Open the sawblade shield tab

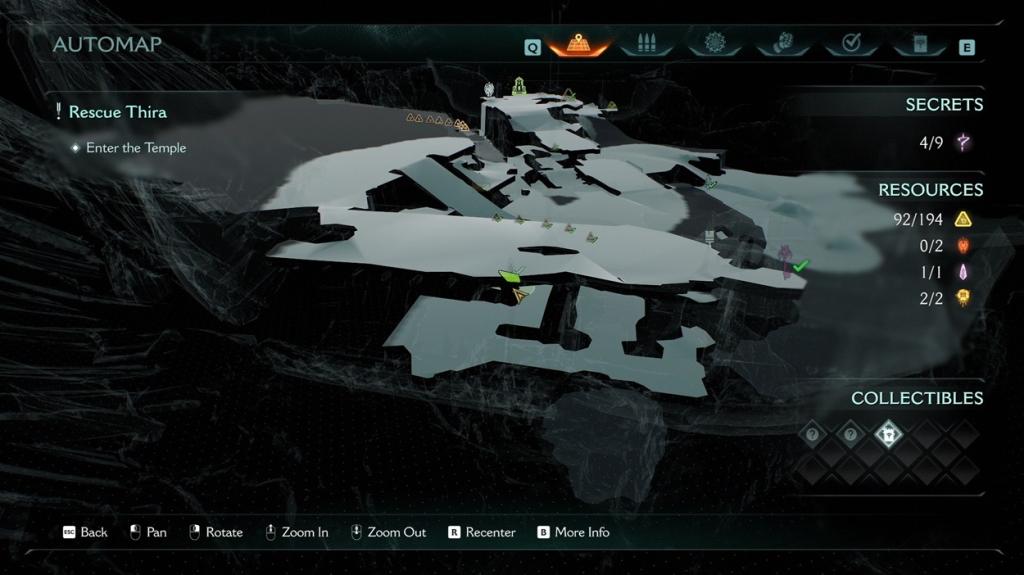[713, 45]
